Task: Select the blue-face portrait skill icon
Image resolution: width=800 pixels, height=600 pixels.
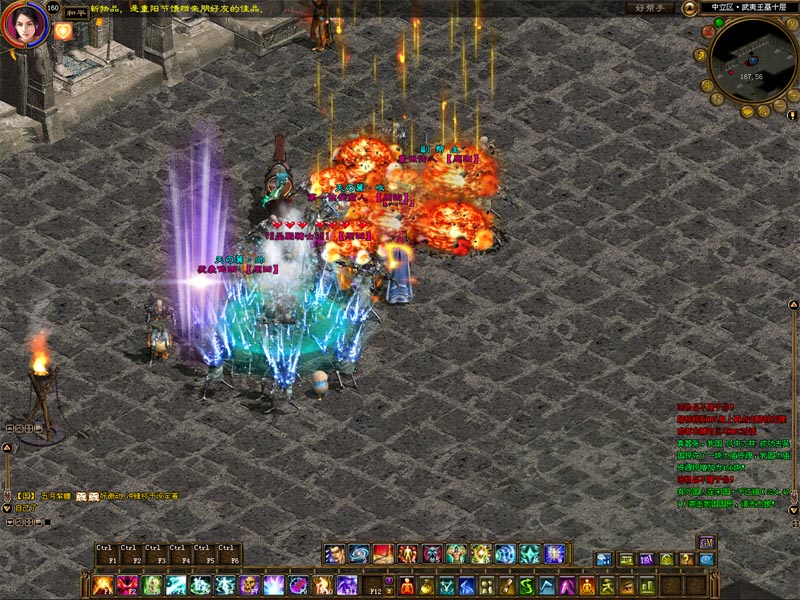Action: coord(334,554)
